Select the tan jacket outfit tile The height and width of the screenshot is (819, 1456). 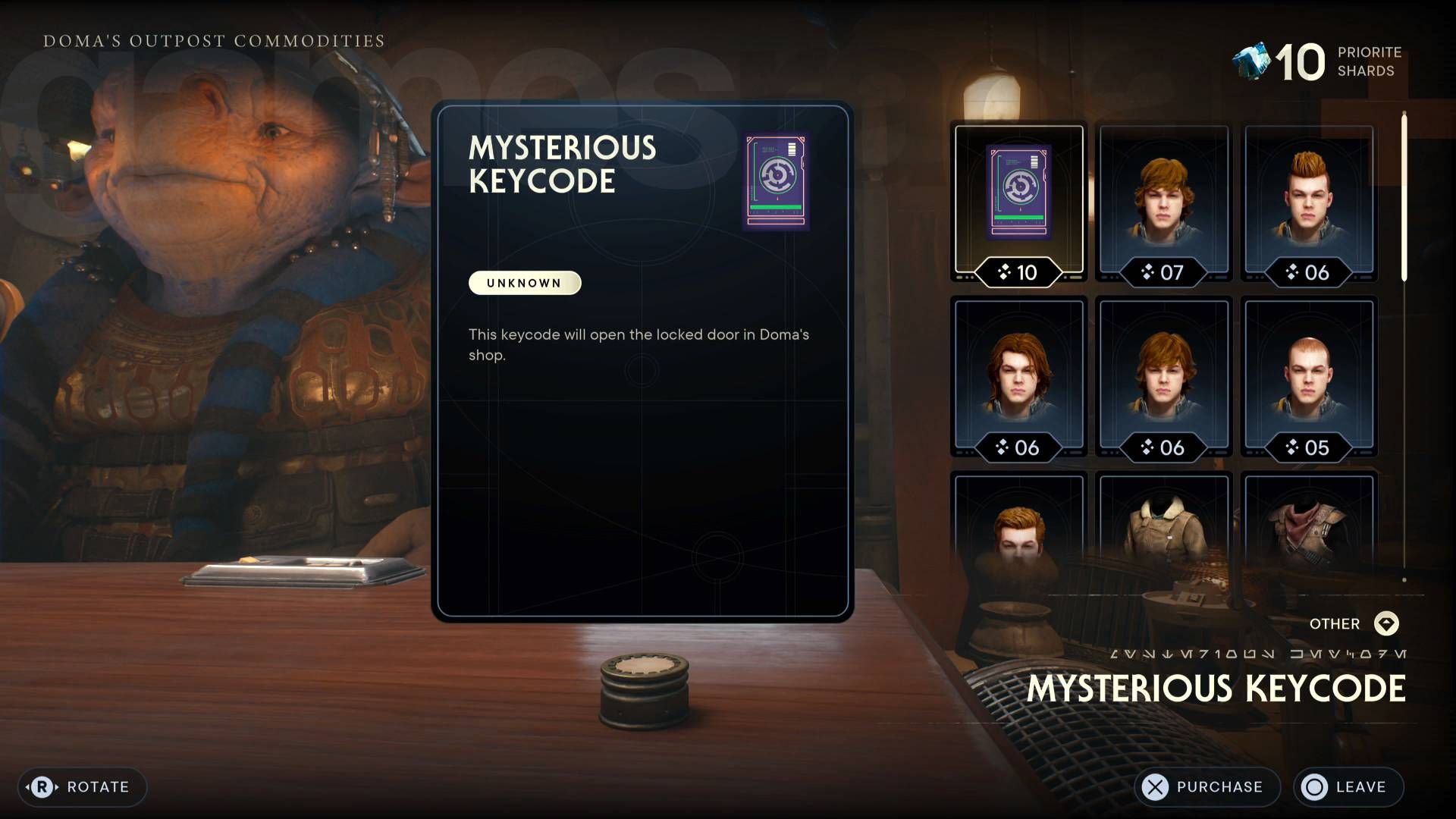tap(1166, 538)
